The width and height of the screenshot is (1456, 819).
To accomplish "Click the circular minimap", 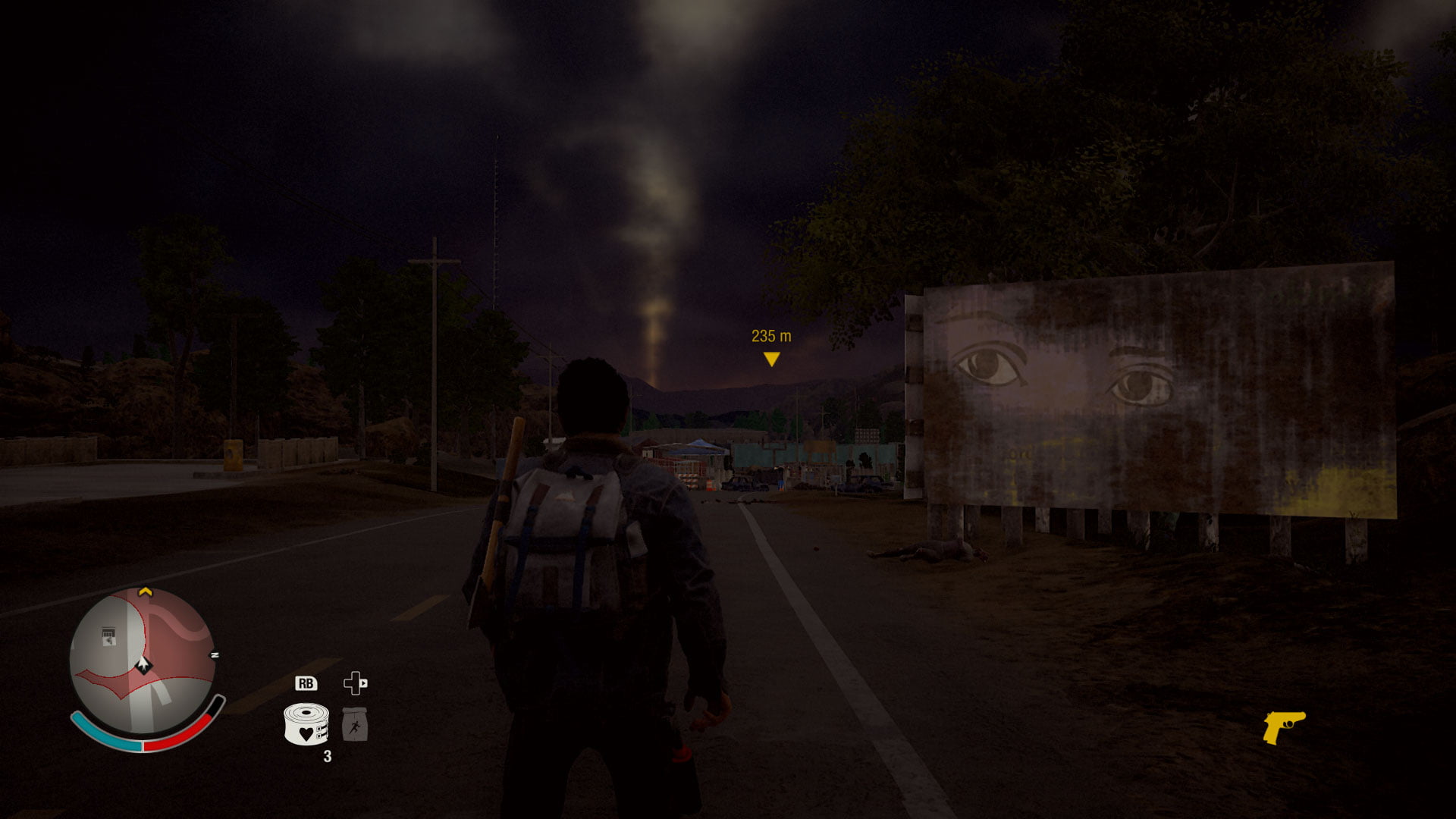I will (142, 661).
